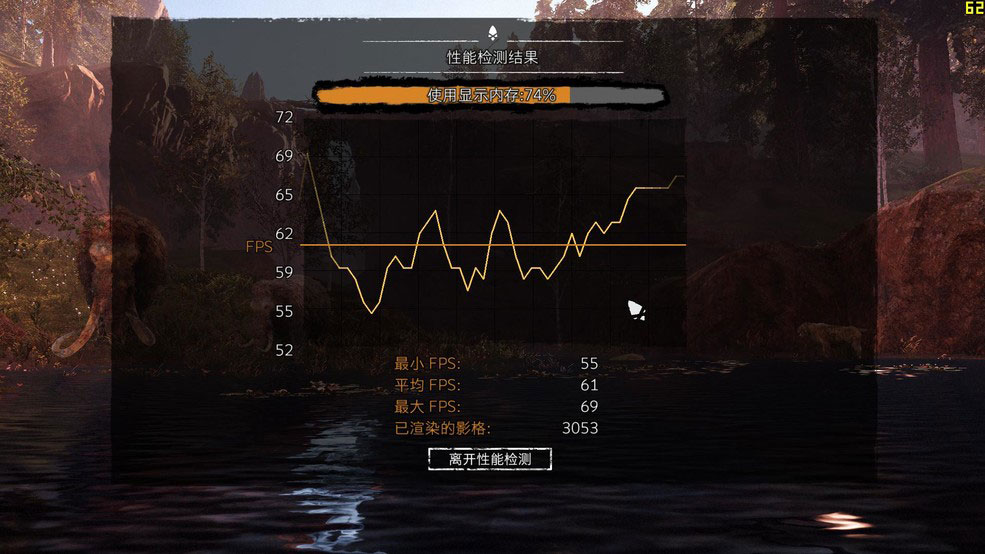Image resolution: width=985 pixels, height=554 pixels.
Task: Click the 离开性能检测 button
Action: point(489,459)
